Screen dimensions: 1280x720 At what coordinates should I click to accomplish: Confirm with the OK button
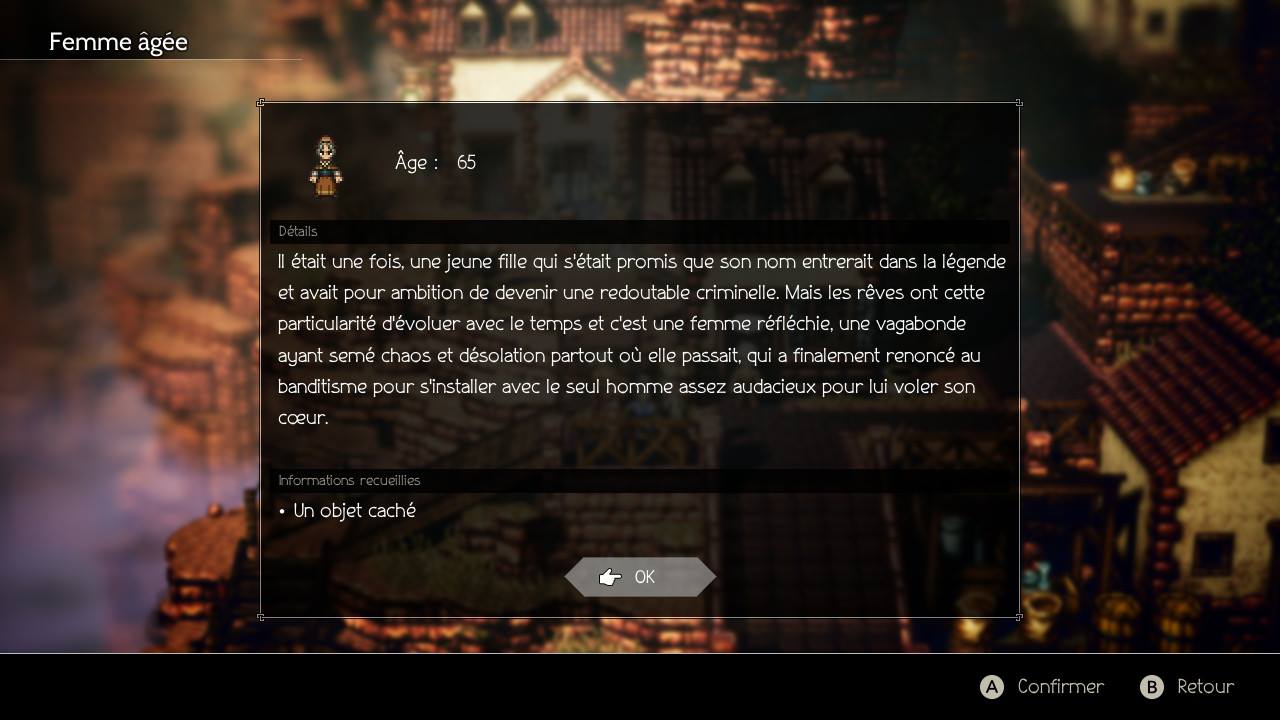[x=640, y=577]
